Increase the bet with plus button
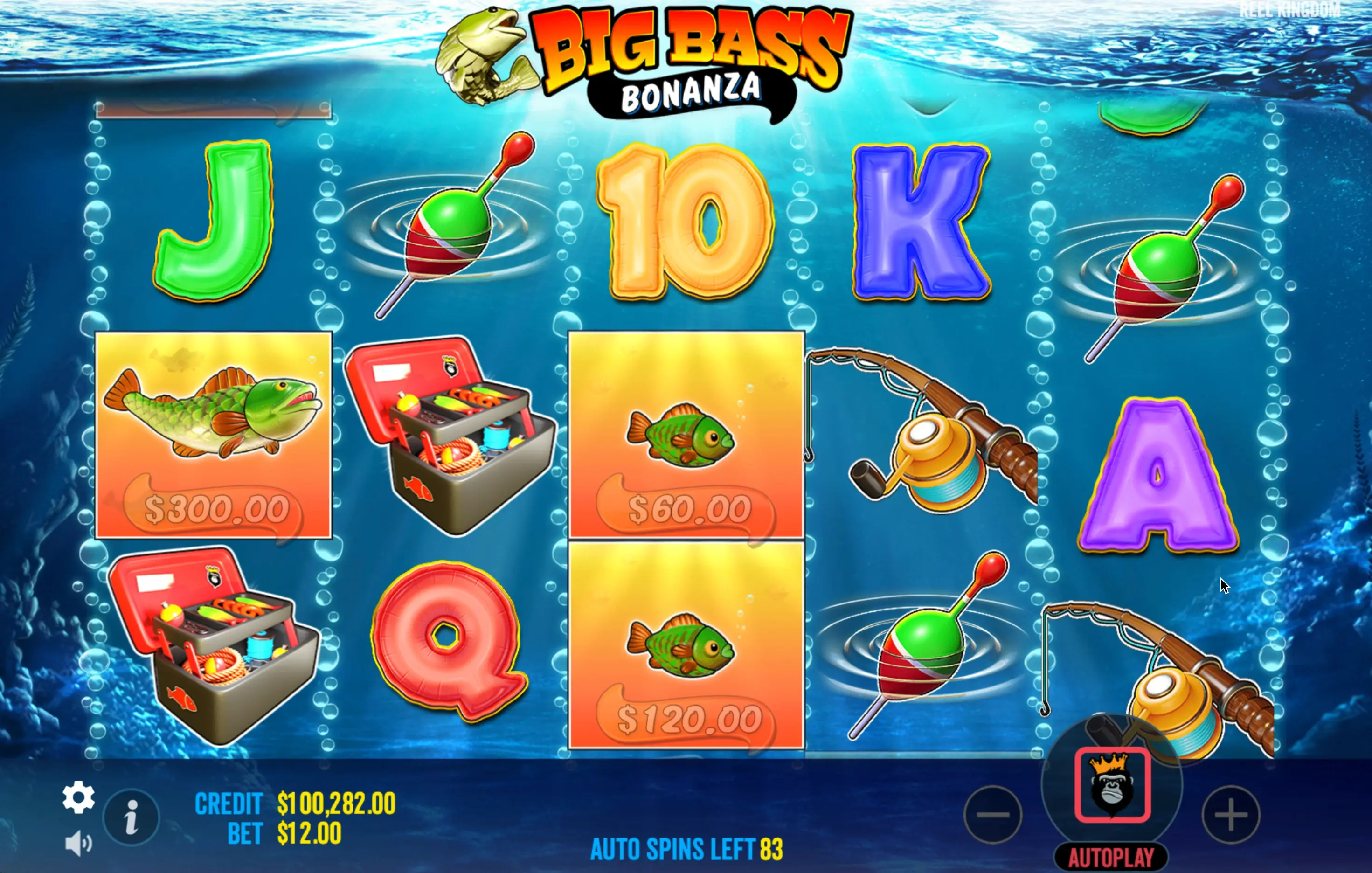1372x873 pixels. (1231, 814)
